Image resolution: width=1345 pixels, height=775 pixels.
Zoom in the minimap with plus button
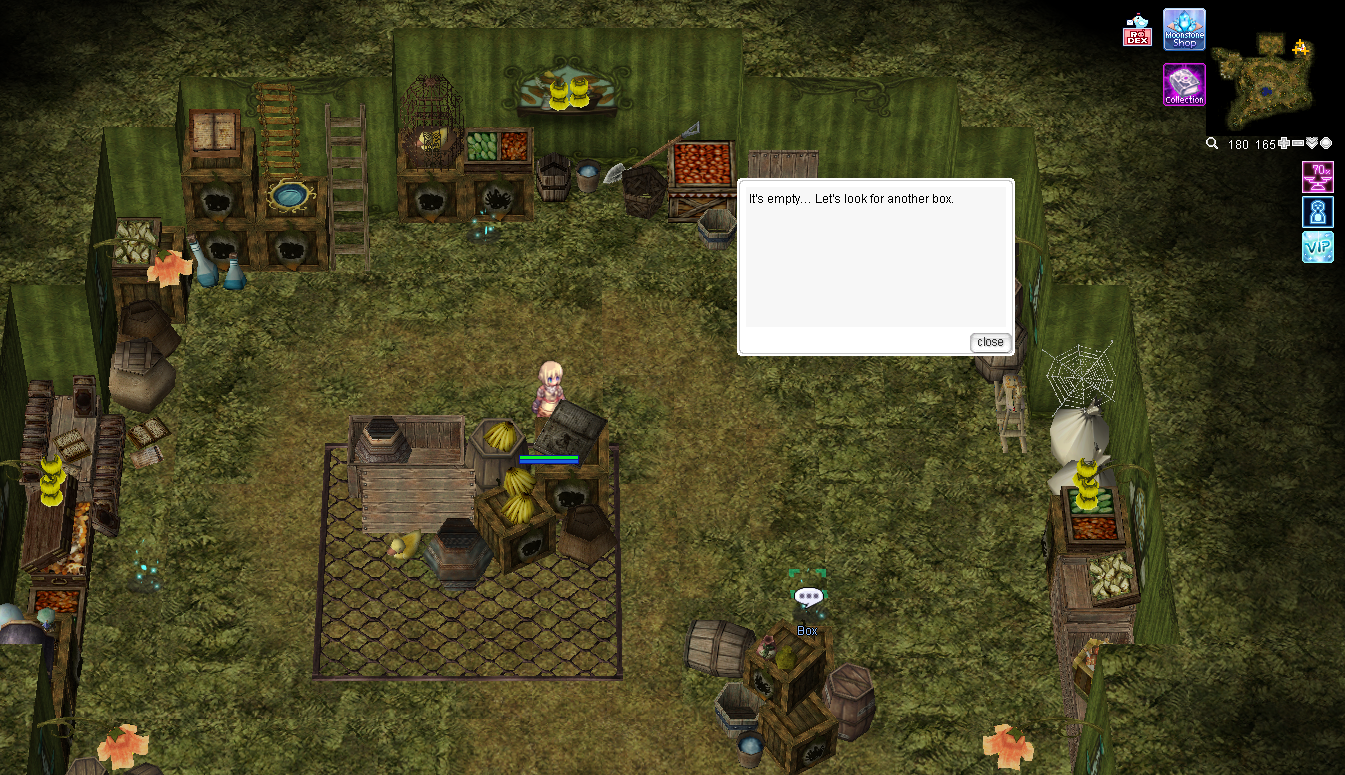pyautogui.click(x=1284, y=144)
